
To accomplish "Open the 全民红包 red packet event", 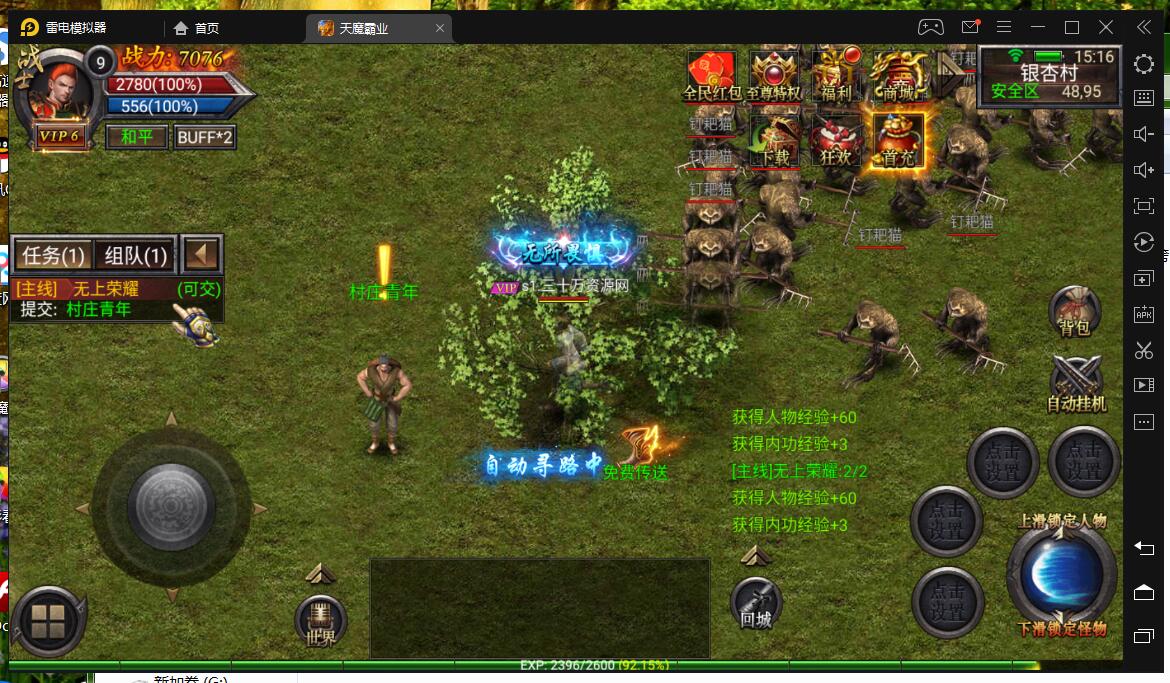I will coord(711,75).
